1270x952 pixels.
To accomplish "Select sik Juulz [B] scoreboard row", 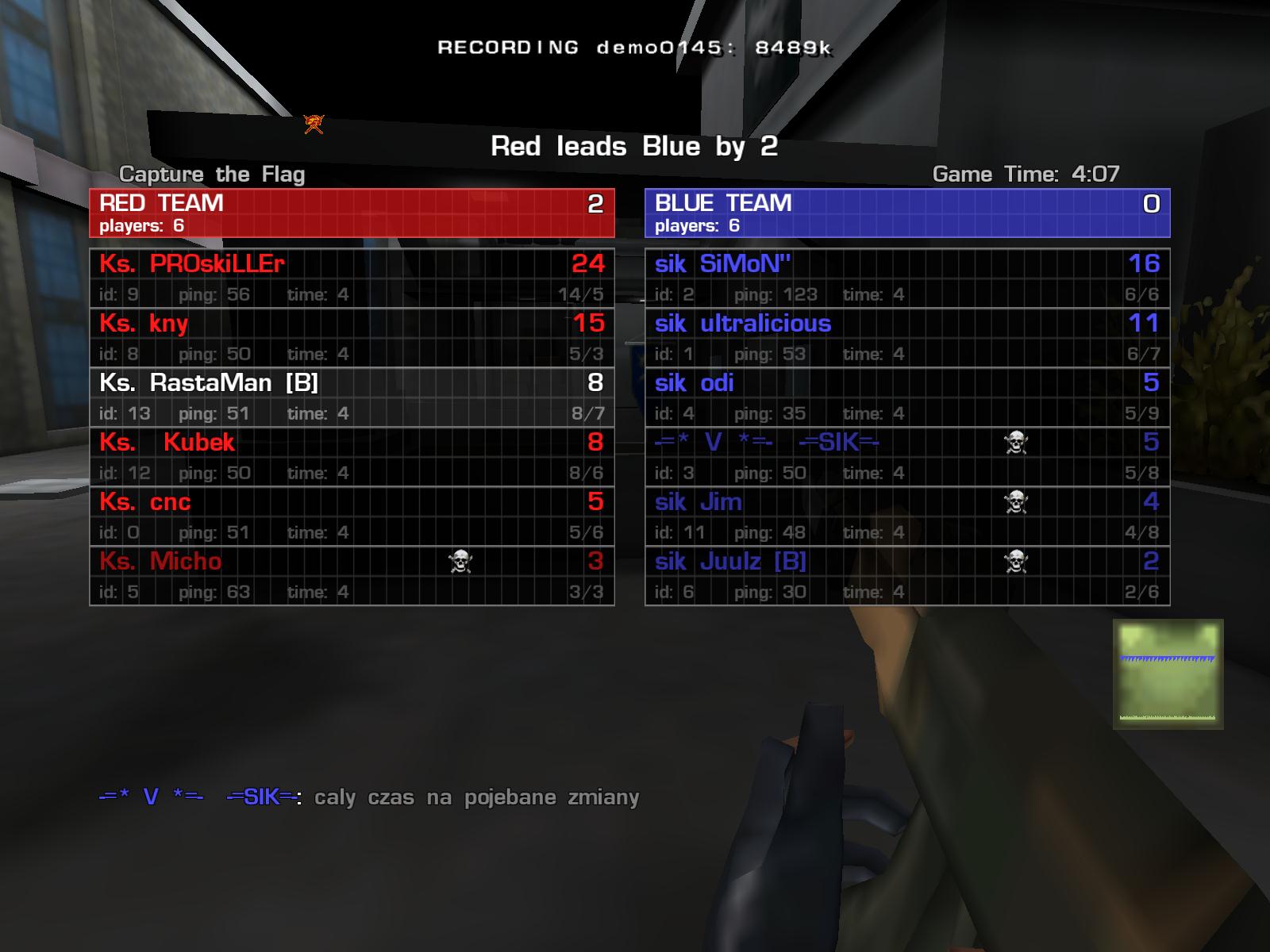I will 907,575.
